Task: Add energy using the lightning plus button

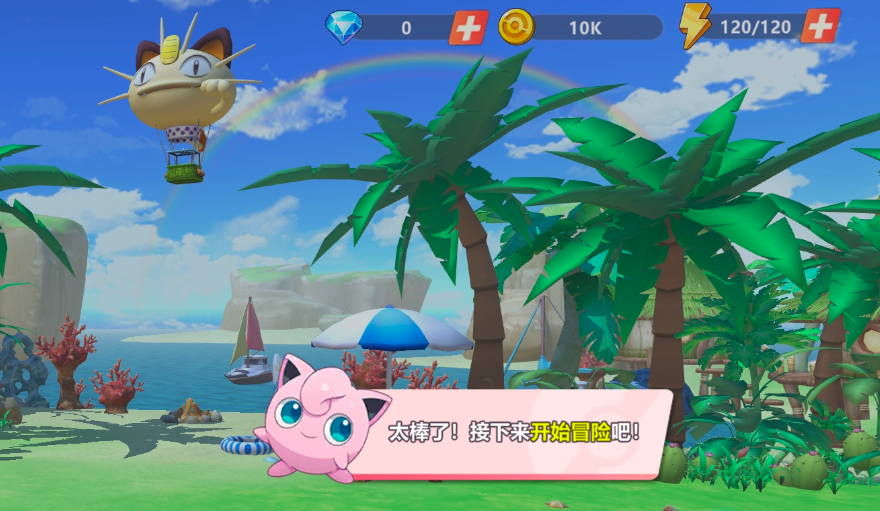Action: coord(819,26)
